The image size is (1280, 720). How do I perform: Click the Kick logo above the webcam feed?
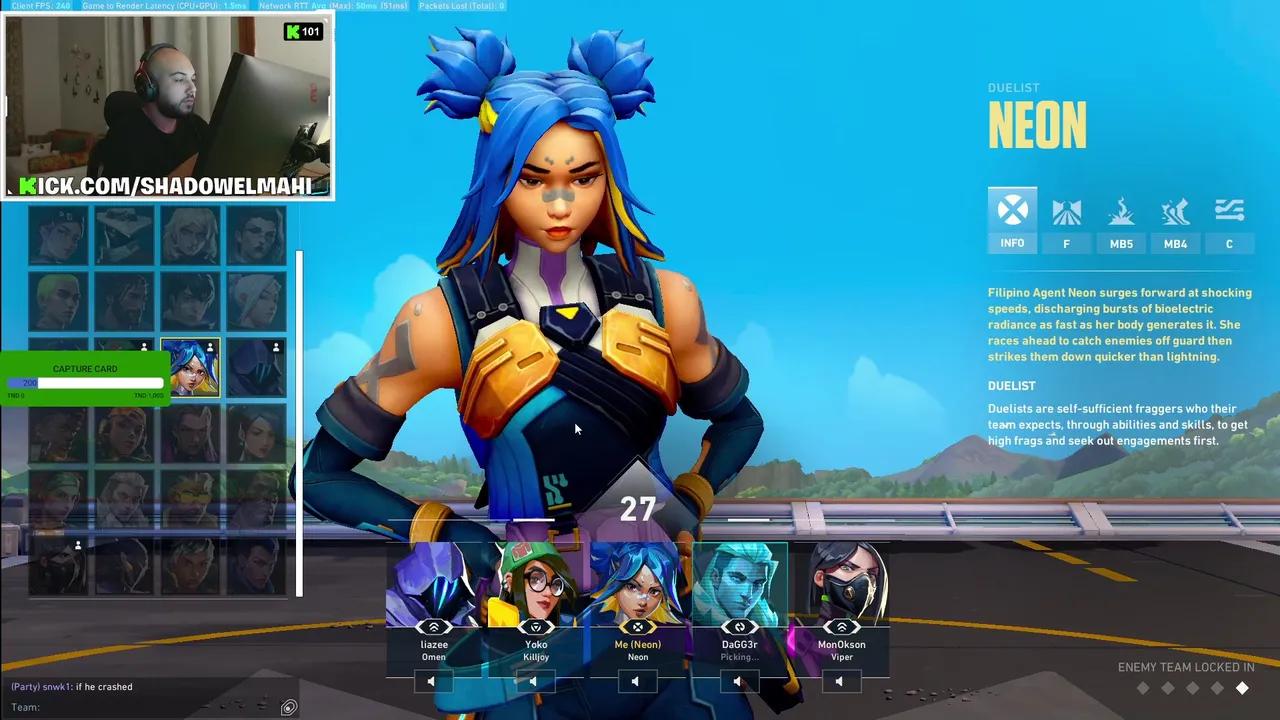pyautogui.click(x=293, y=31)
